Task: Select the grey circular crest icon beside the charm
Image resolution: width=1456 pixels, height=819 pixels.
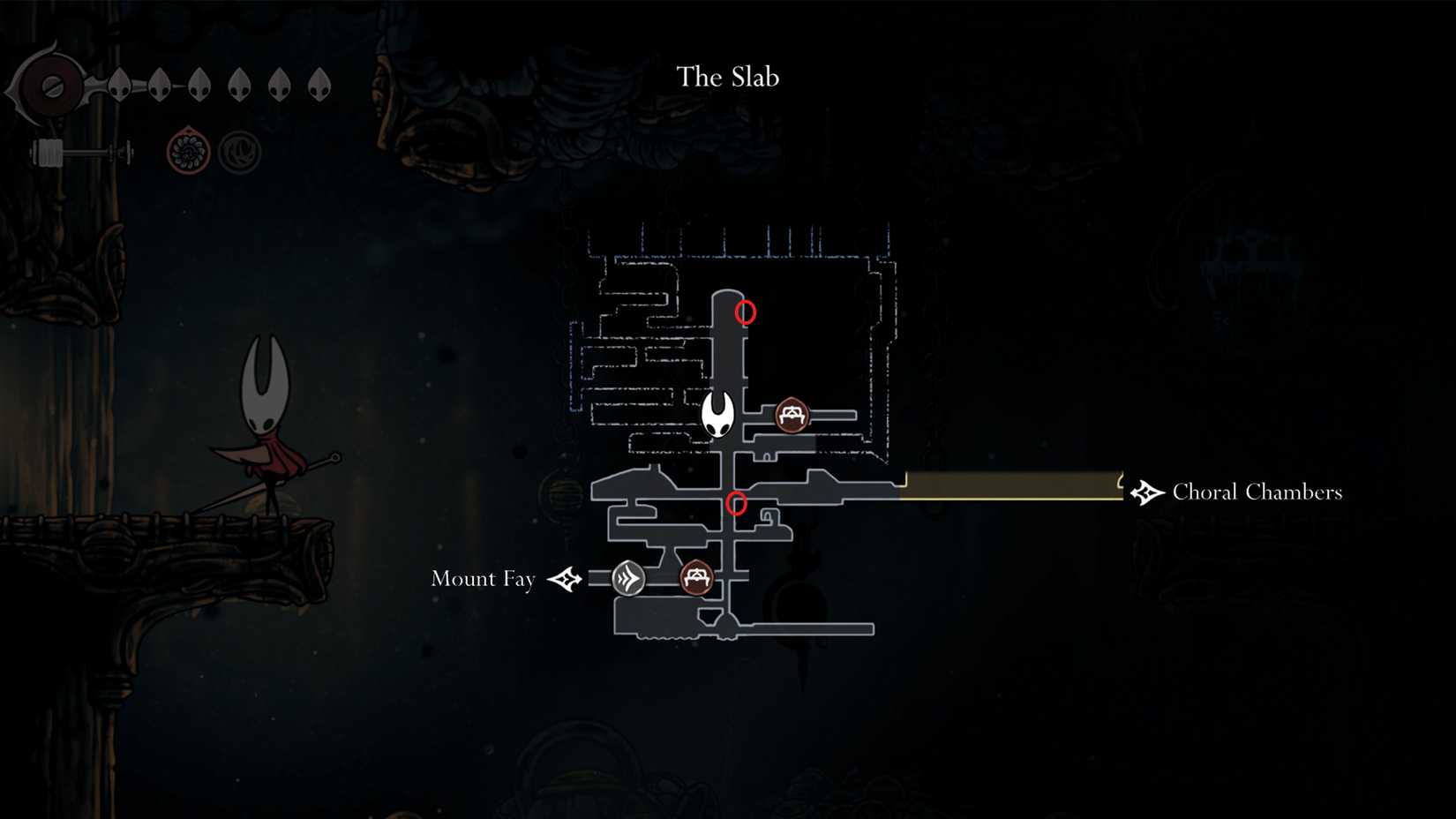Action: coord(238,152)
